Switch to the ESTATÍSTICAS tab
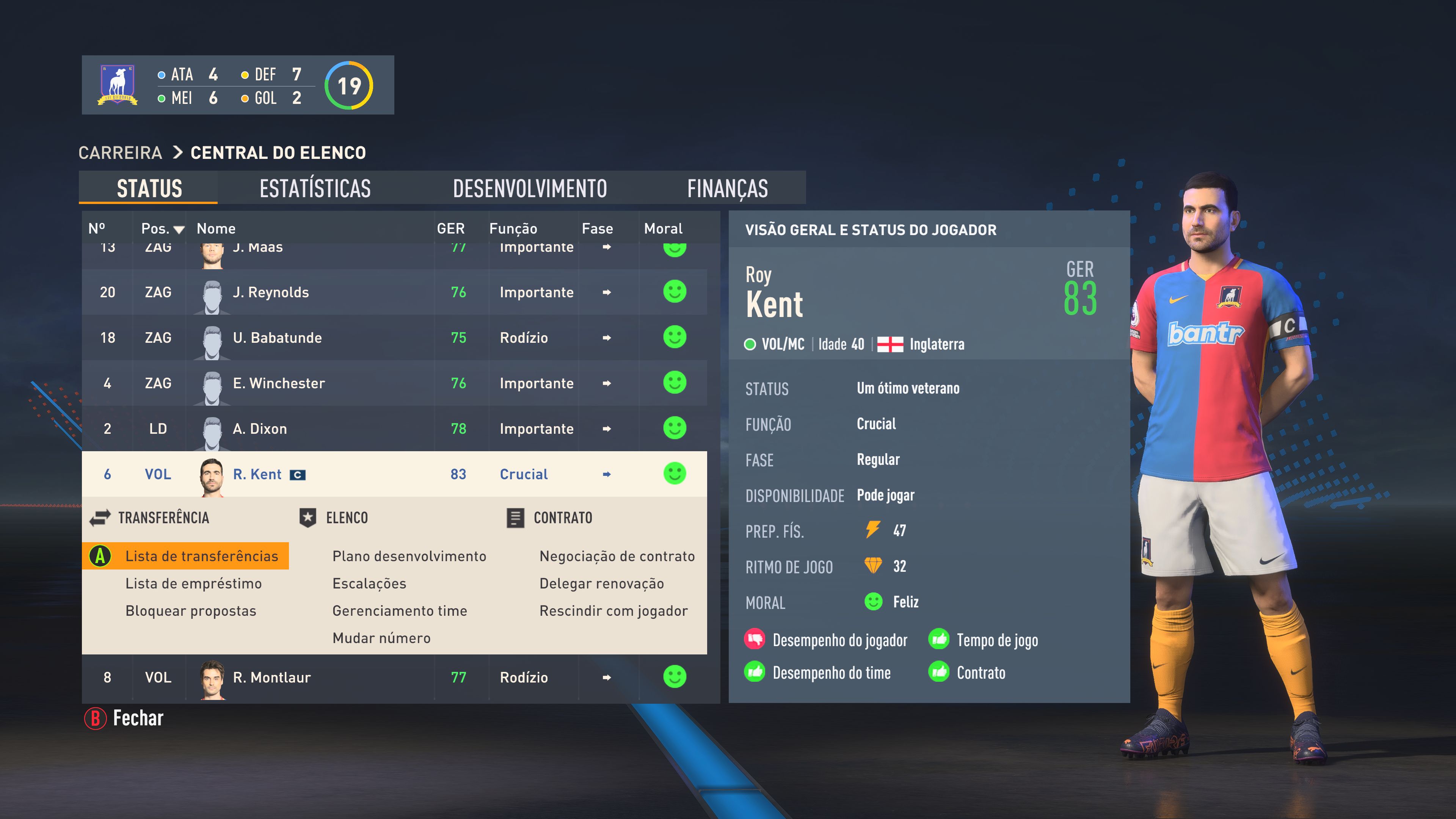Image resolution: width=1456 pixels, height=819 pixels. click(x=314, y=188)
